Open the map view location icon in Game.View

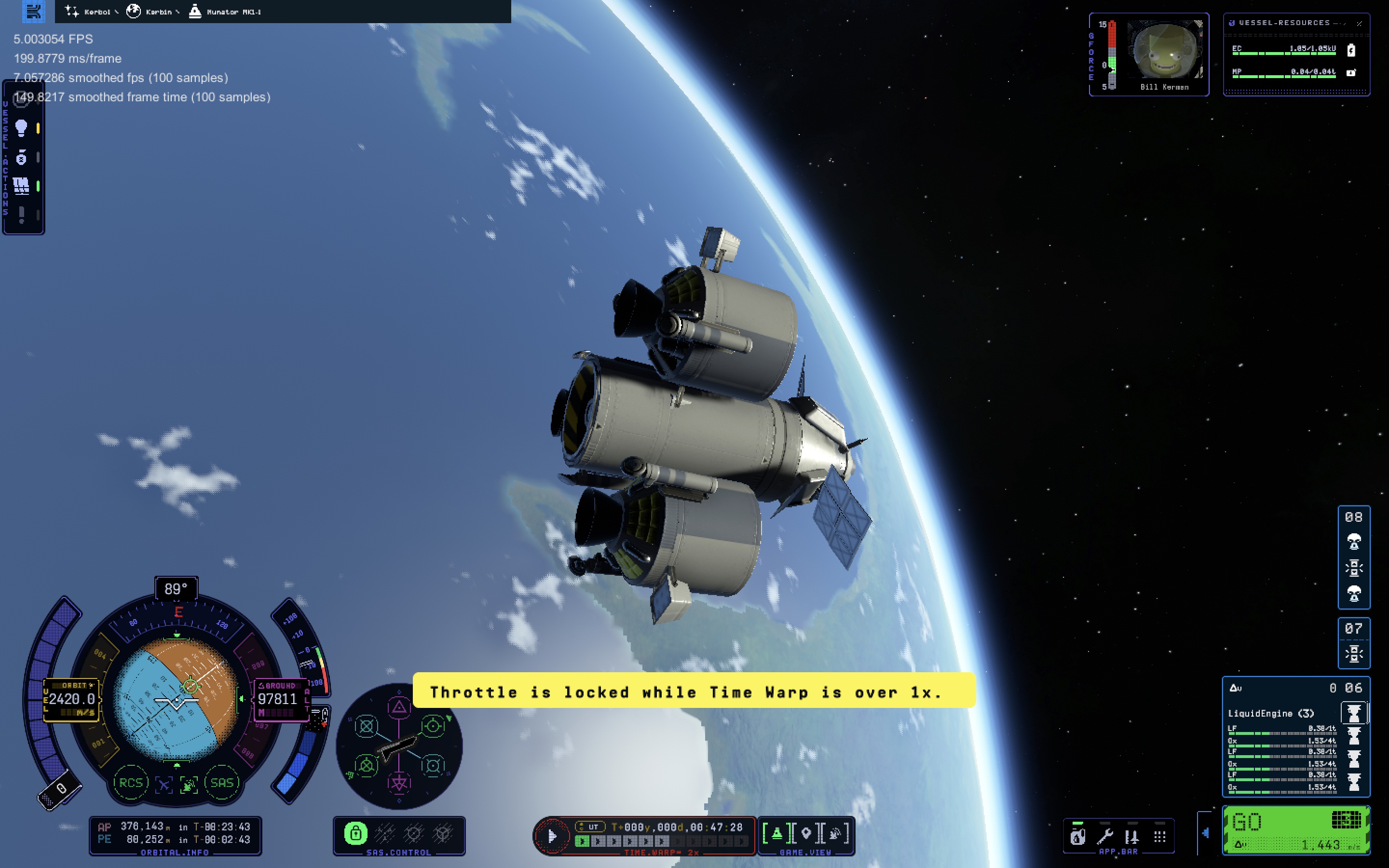(x=806, y=834)
